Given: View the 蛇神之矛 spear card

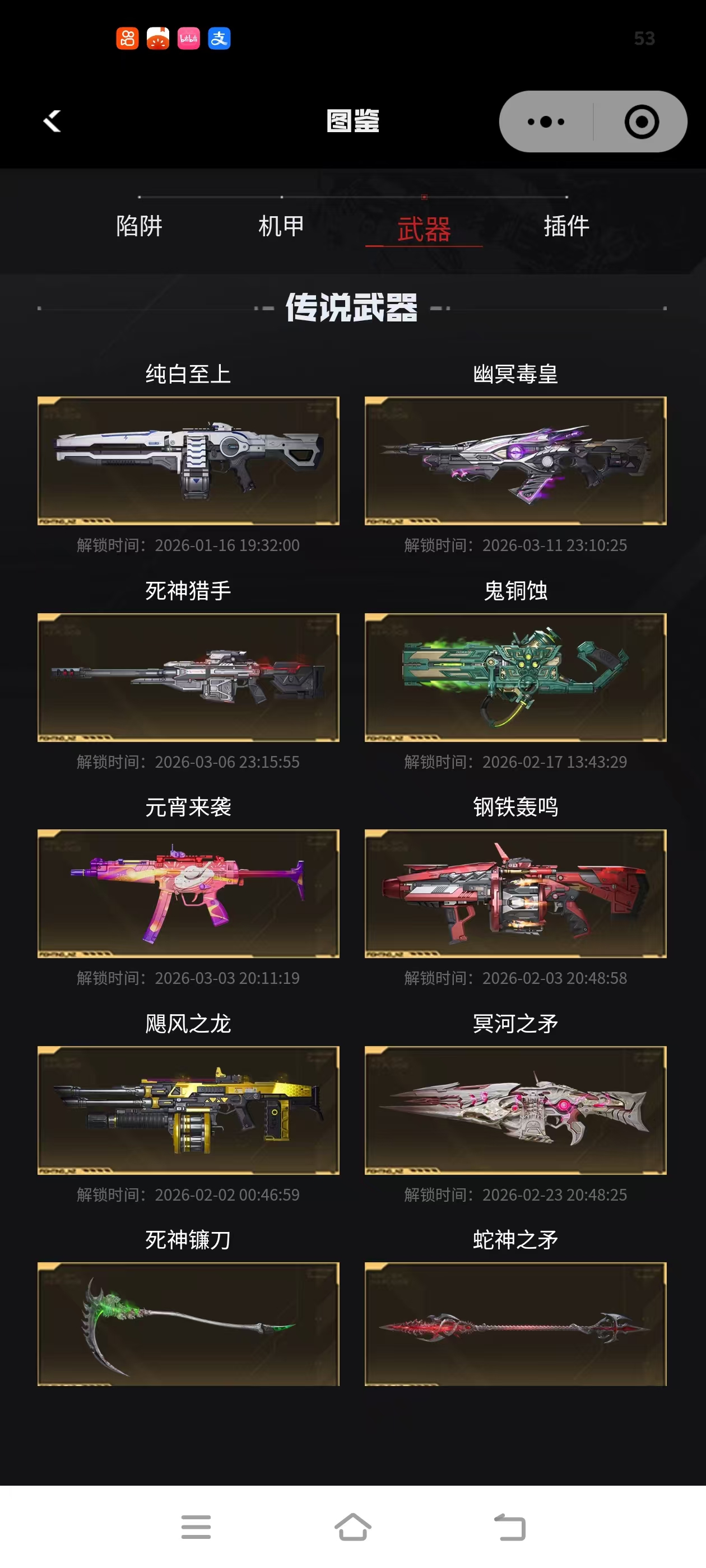Looking at the screenshot, I should tap(515, 1324).
